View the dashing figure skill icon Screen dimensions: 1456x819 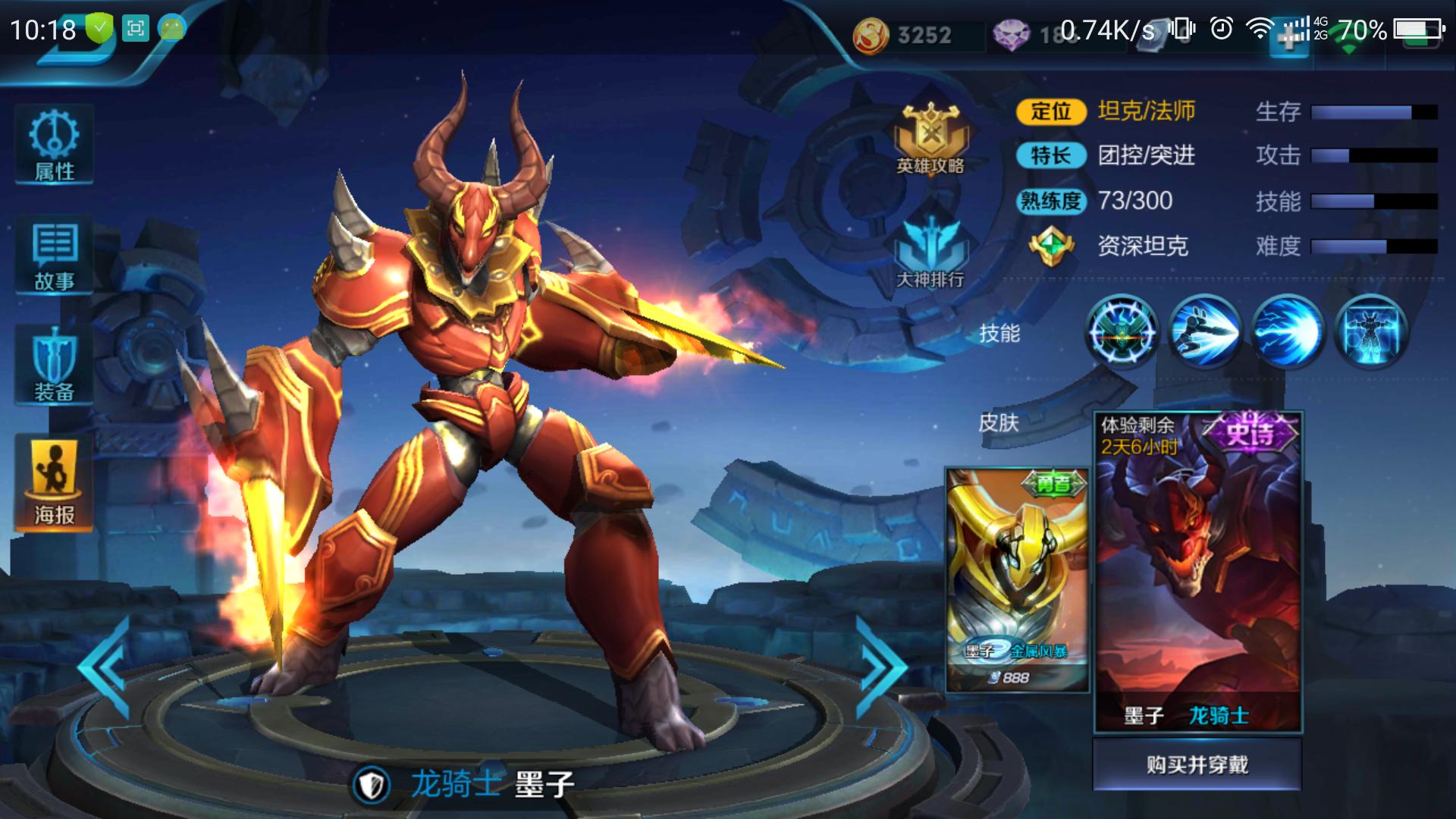pos(1205,332)
